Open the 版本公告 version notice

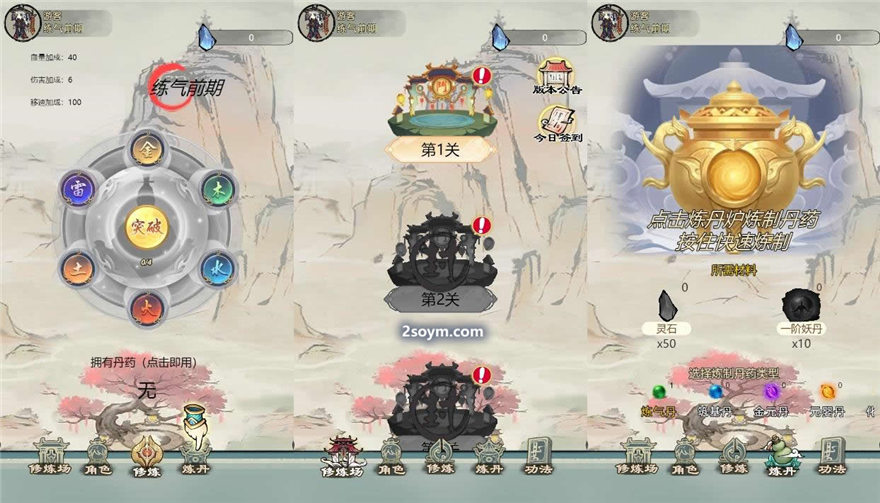click(x=558, y=76)
